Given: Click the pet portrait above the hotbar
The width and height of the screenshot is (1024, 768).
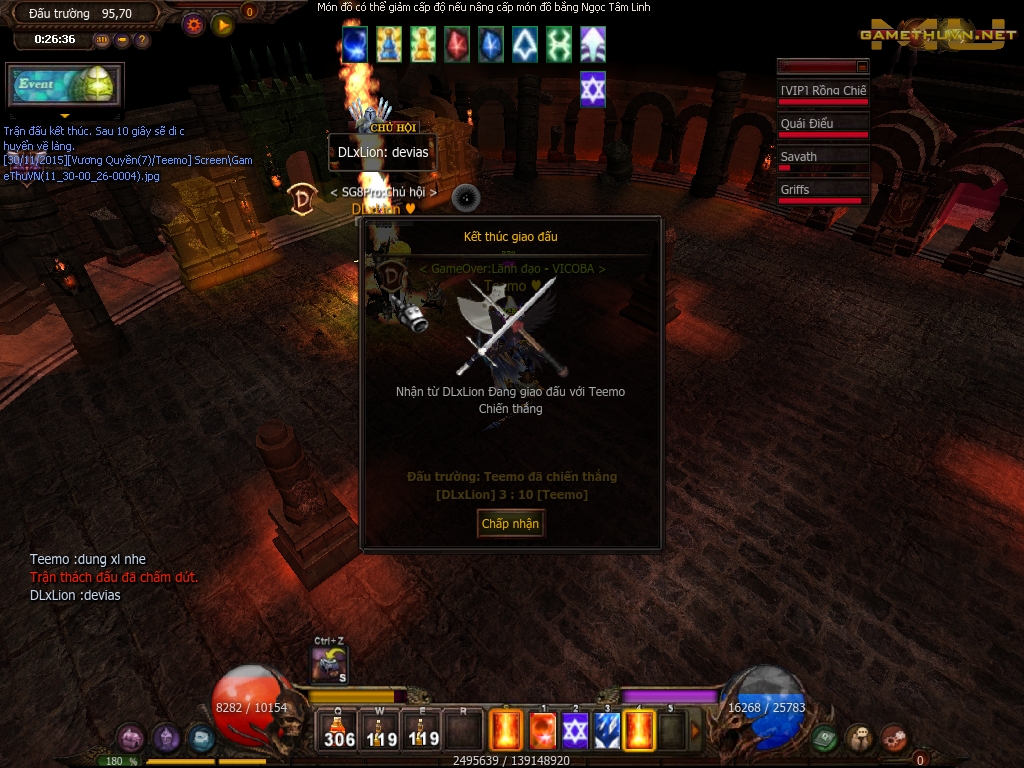Looking at the screenshot, I should [329, 665].
